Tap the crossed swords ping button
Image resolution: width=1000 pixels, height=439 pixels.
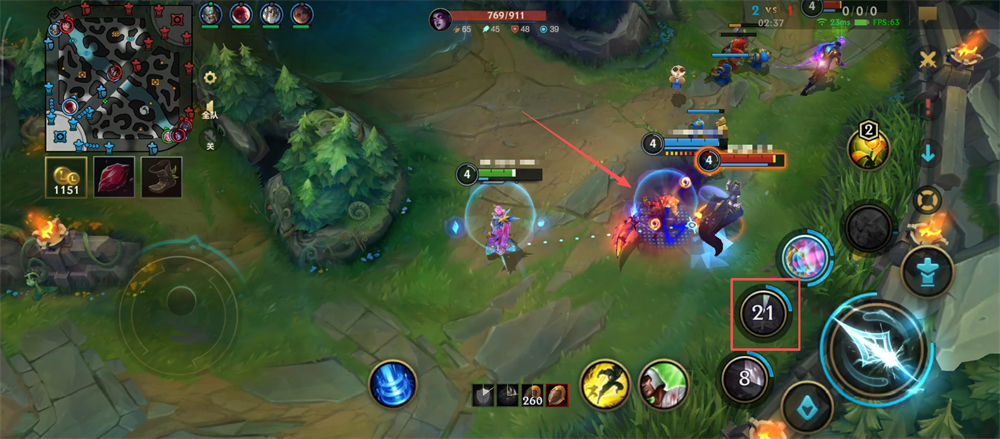929,59
